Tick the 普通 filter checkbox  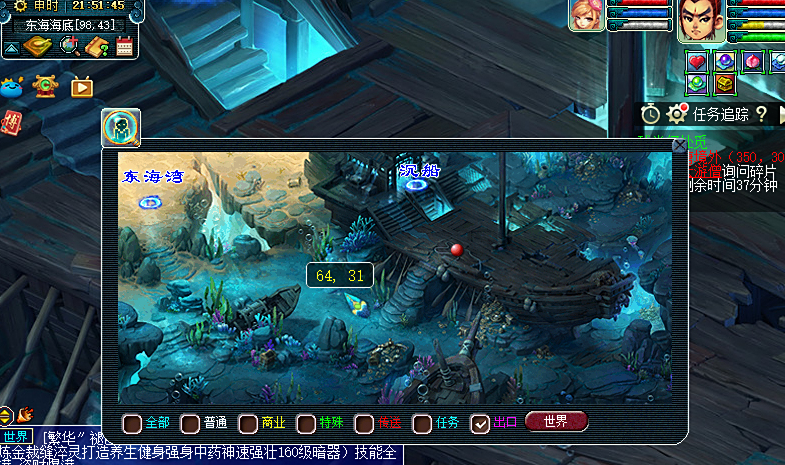coord(190,423)
